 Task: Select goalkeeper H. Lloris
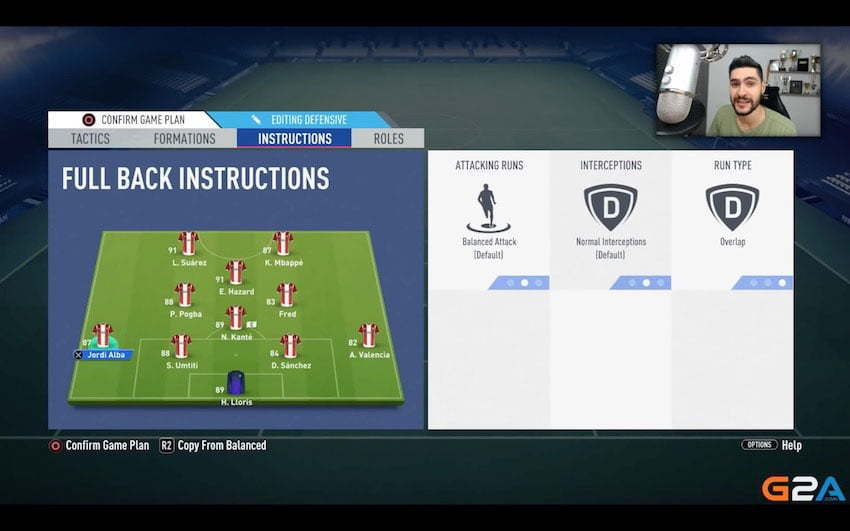tap(235, 383)
